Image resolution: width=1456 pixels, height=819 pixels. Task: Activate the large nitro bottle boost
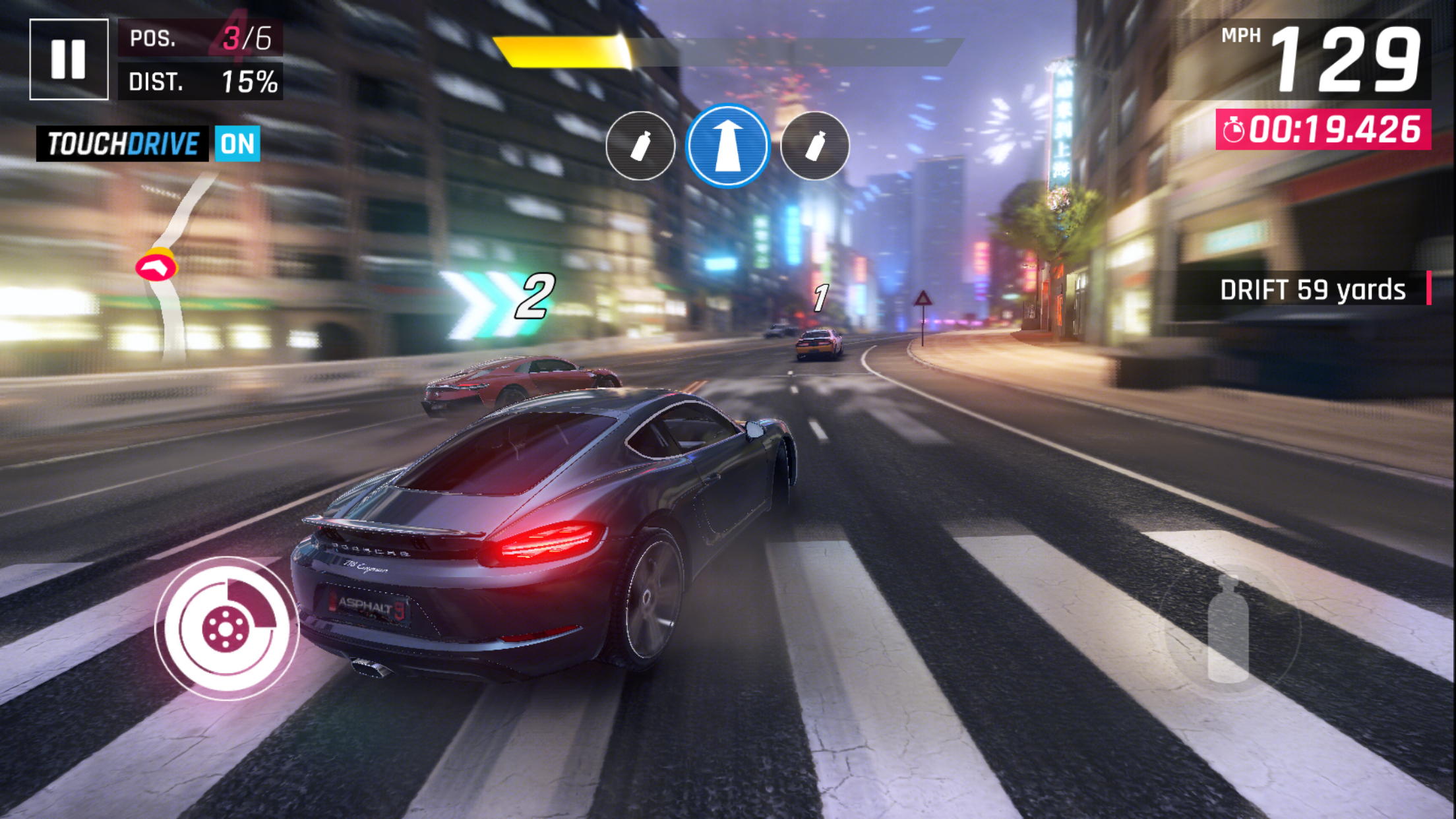(1228, 628)
